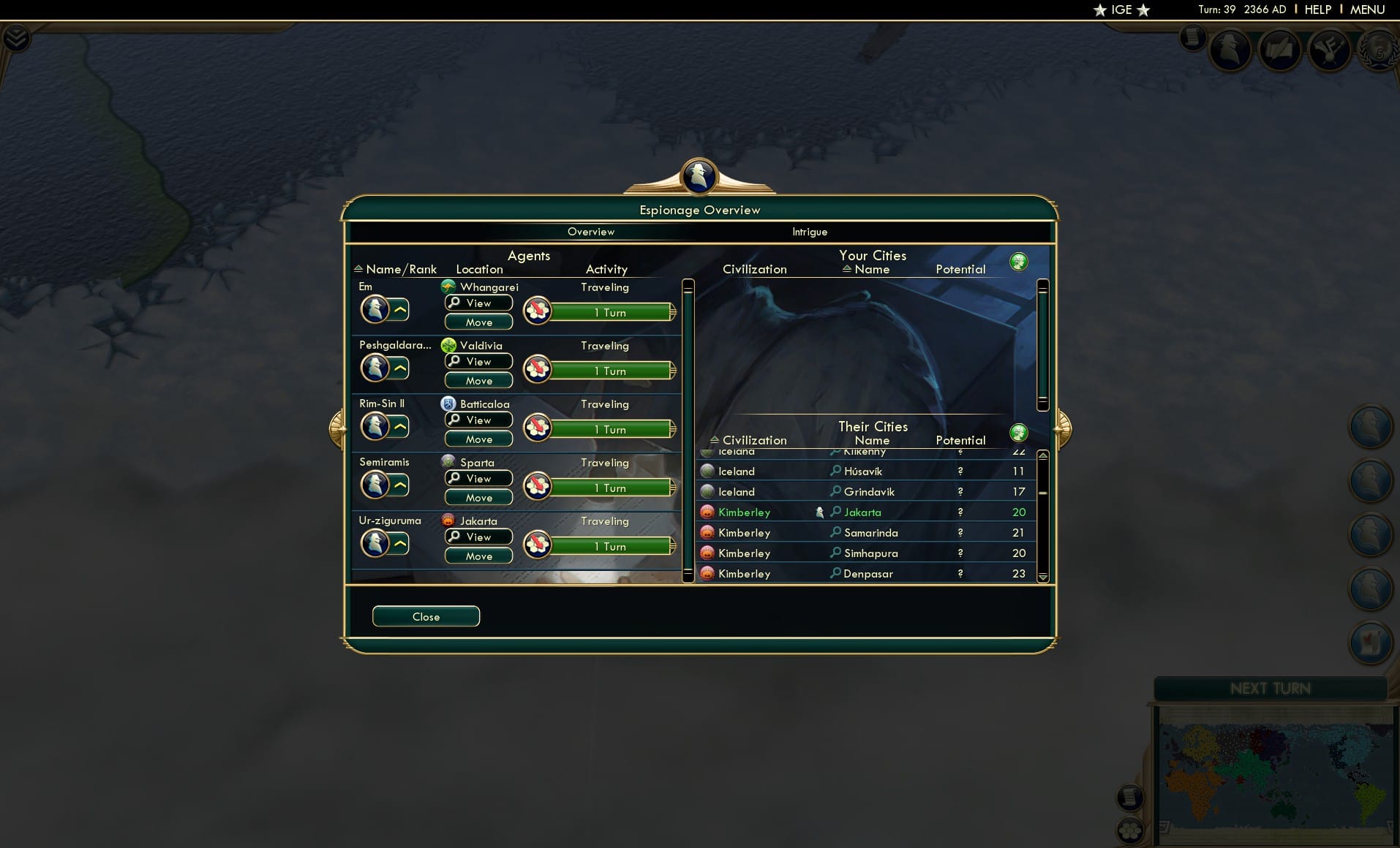Click the magnifier icon next to Samarinda
1400x848 pixels.
pos(836,533)
